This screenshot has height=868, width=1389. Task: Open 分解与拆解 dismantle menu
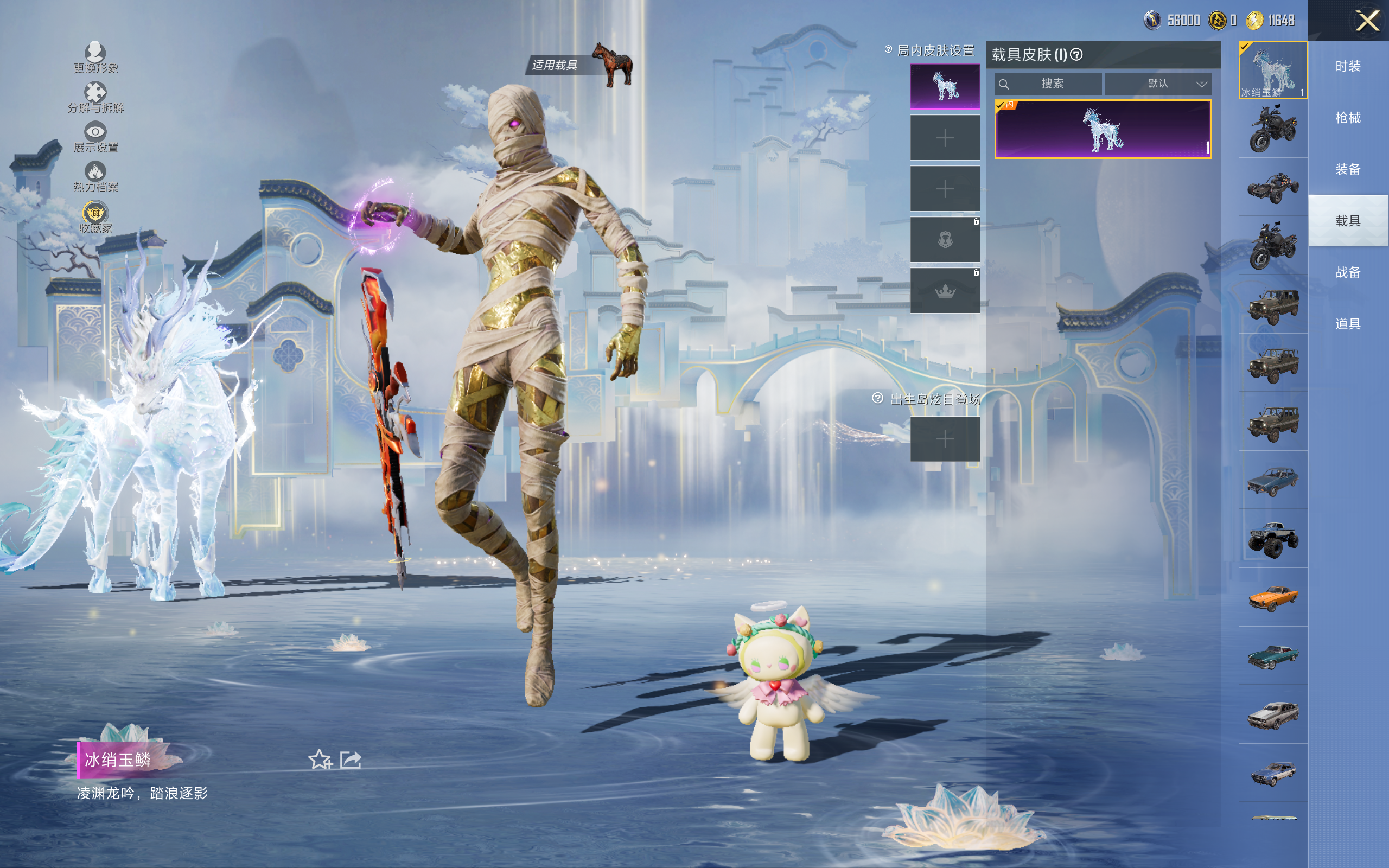tap(95, 97)
